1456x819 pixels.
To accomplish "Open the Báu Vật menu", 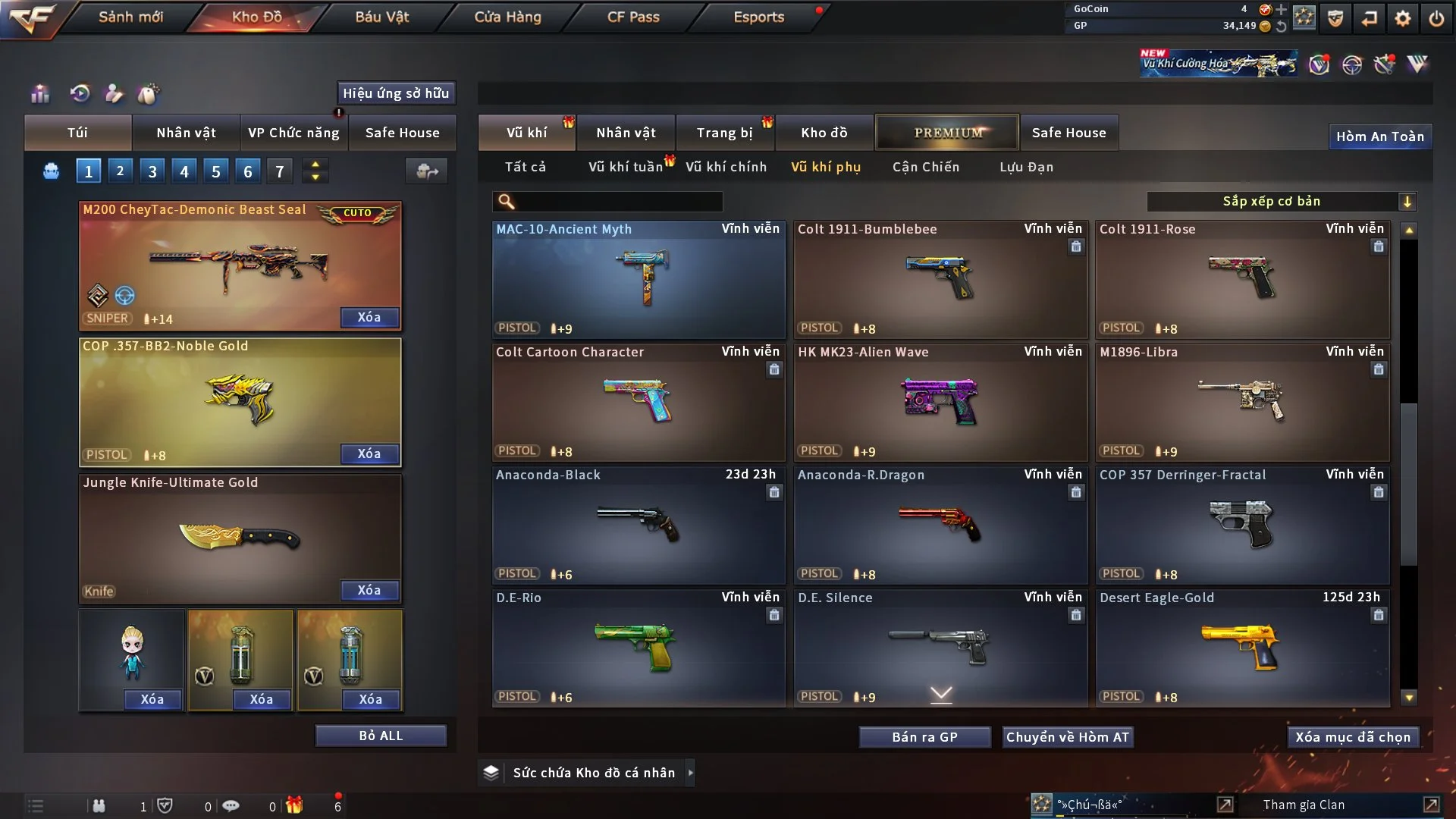I will (x=381, y=17).
